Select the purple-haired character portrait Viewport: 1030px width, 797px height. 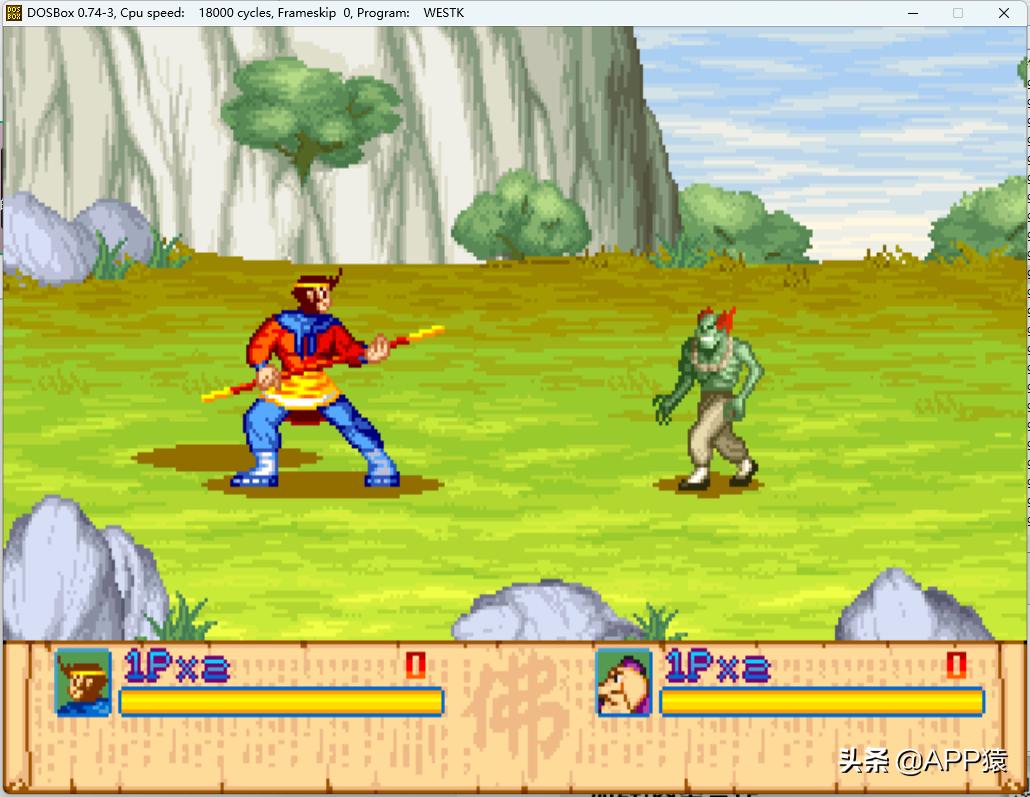pos(624,682)
